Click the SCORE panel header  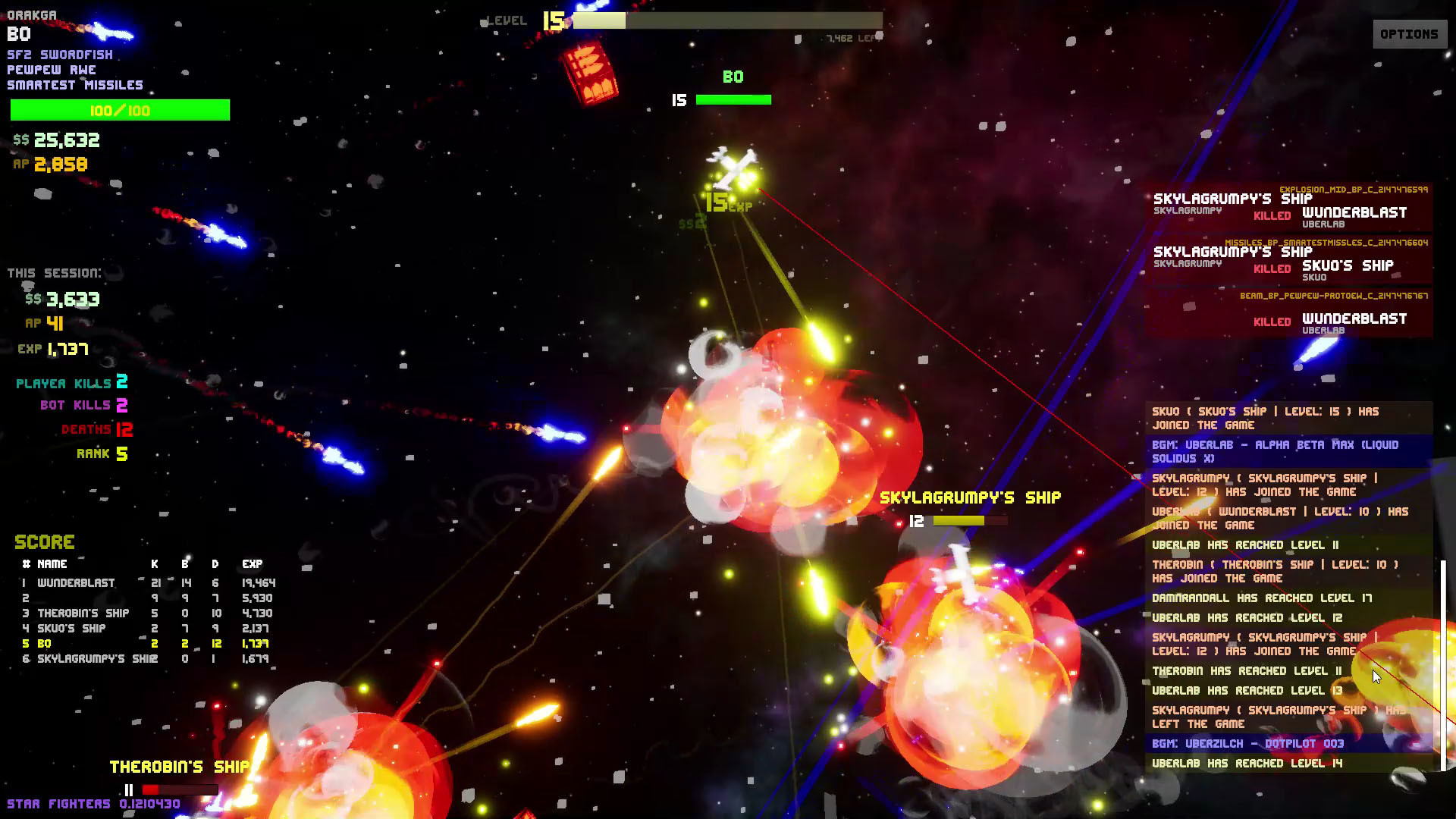pyautogui.click(x=43, y=541)
